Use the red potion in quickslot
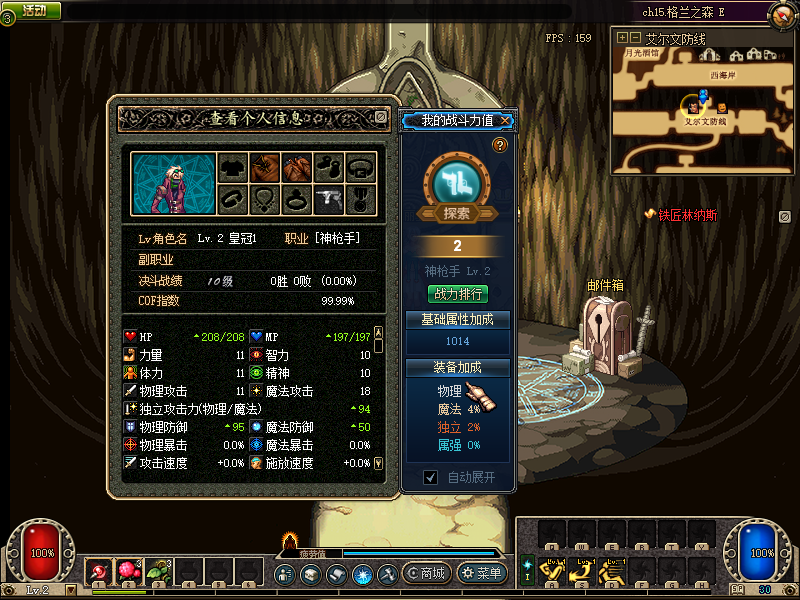800x600 pixels. click(100, 572)
